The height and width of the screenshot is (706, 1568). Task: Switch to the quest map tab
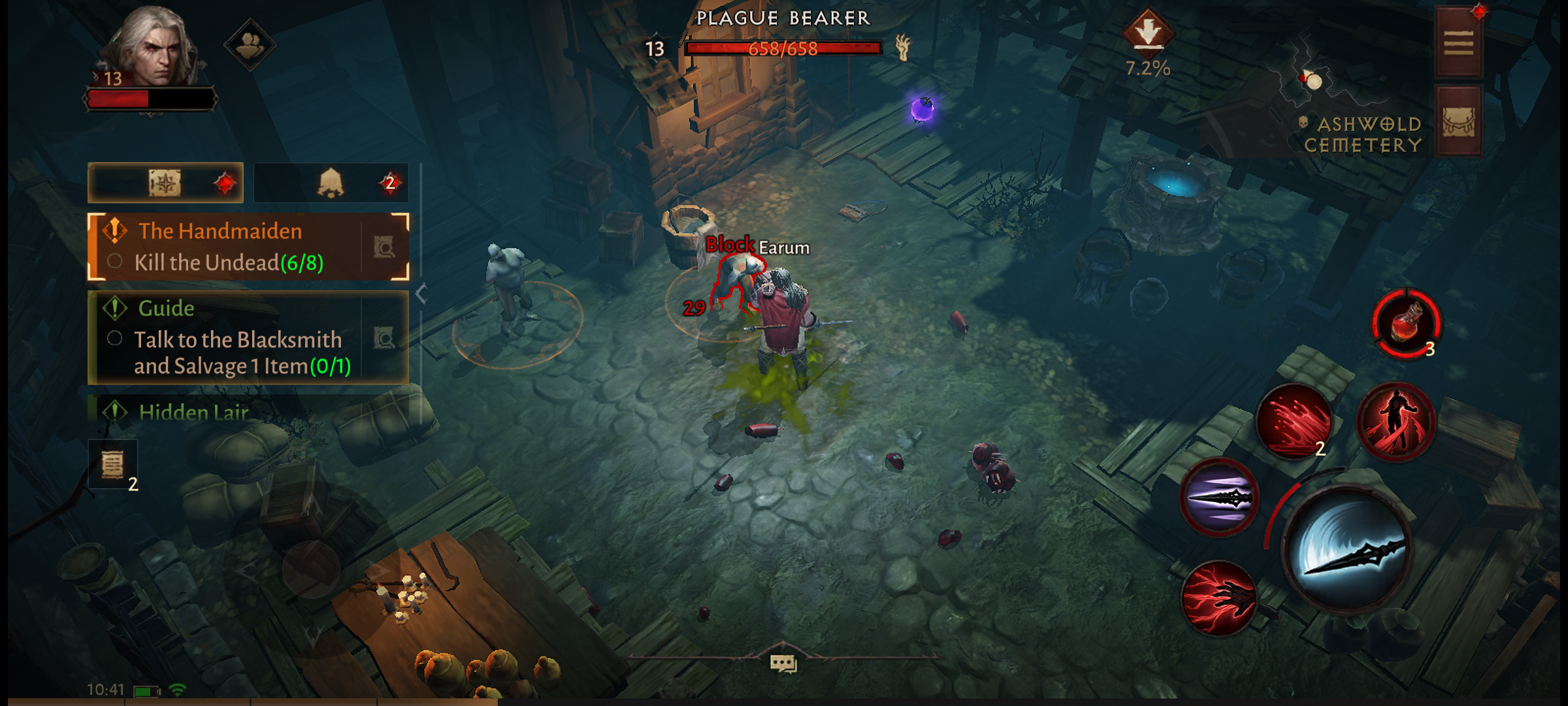166,183
